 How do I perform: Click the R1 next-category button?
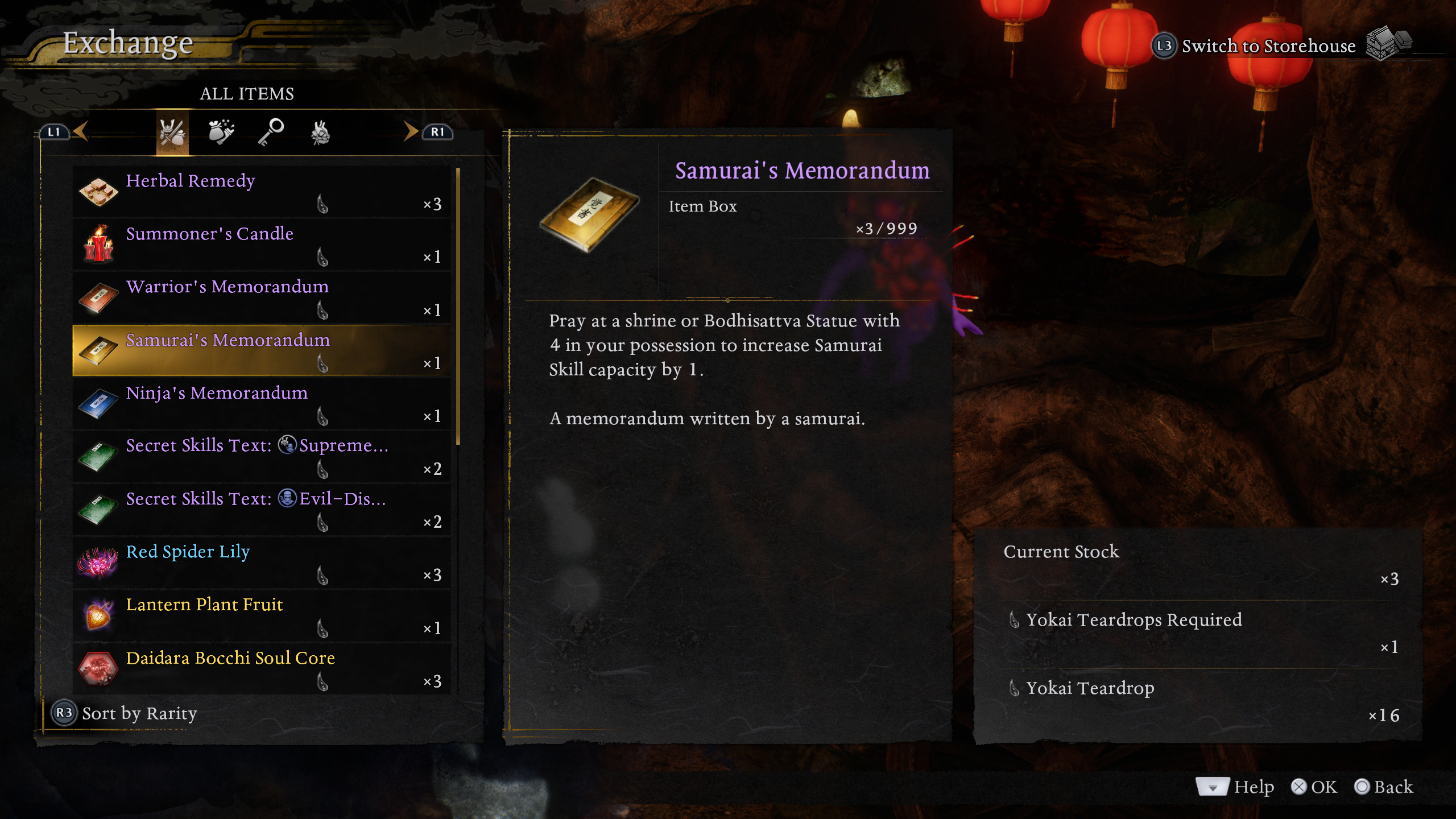tap(437, 131)
